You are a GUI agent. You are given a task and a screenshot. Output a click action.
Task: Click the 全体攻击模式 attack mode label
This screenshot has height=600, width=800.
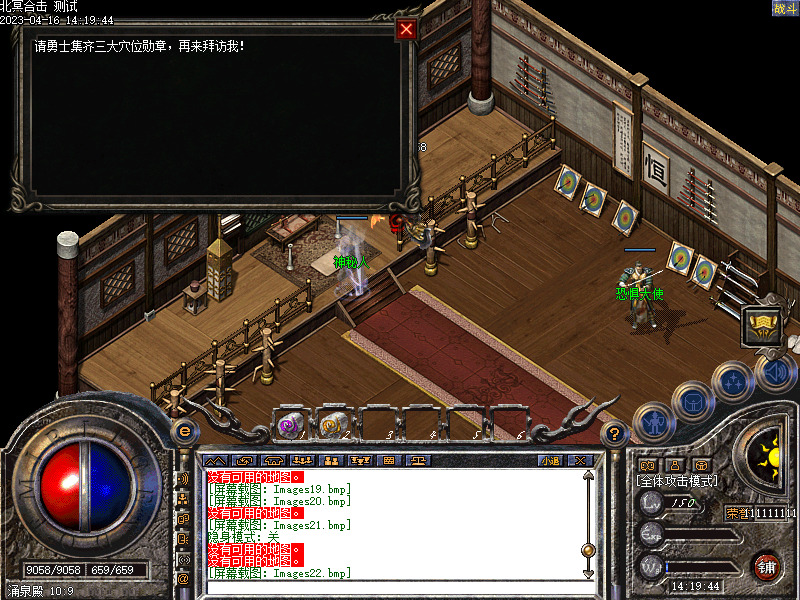[x=678, y=481]
